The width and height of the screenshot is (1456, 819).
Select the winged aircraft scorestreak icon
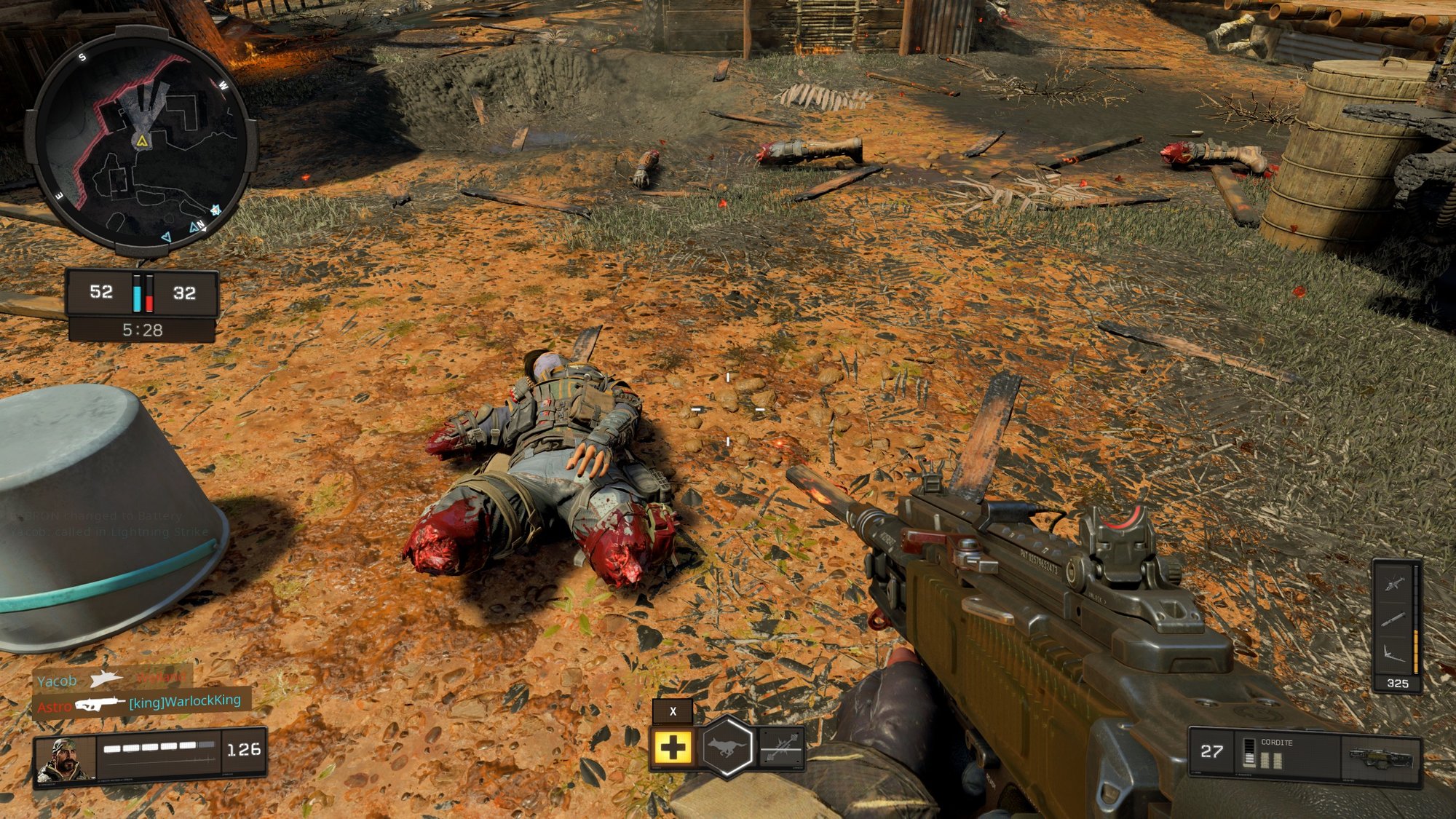1394,654
